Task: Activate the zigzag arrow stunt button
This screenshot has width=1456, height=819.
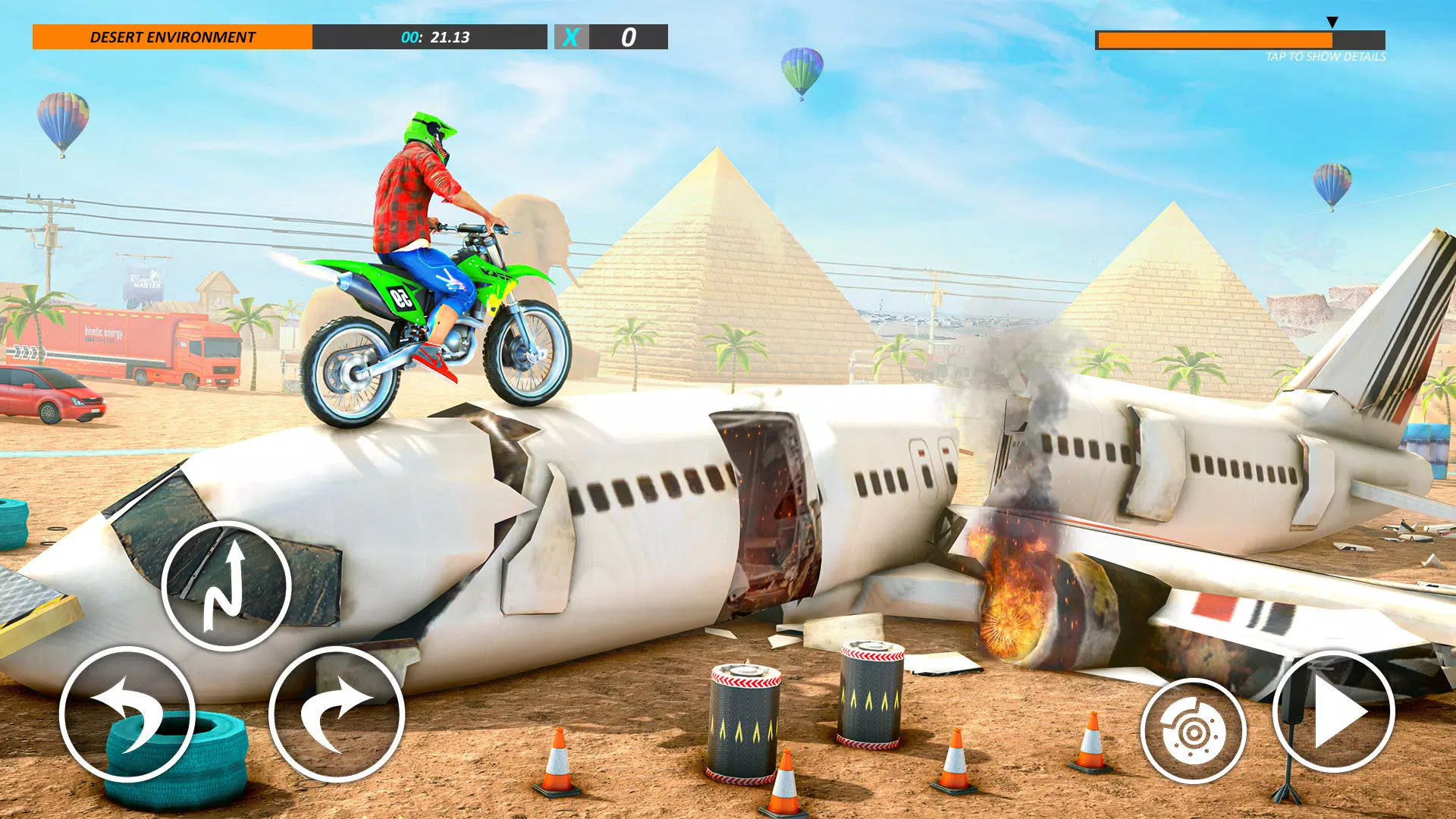Action: point(226,585)
